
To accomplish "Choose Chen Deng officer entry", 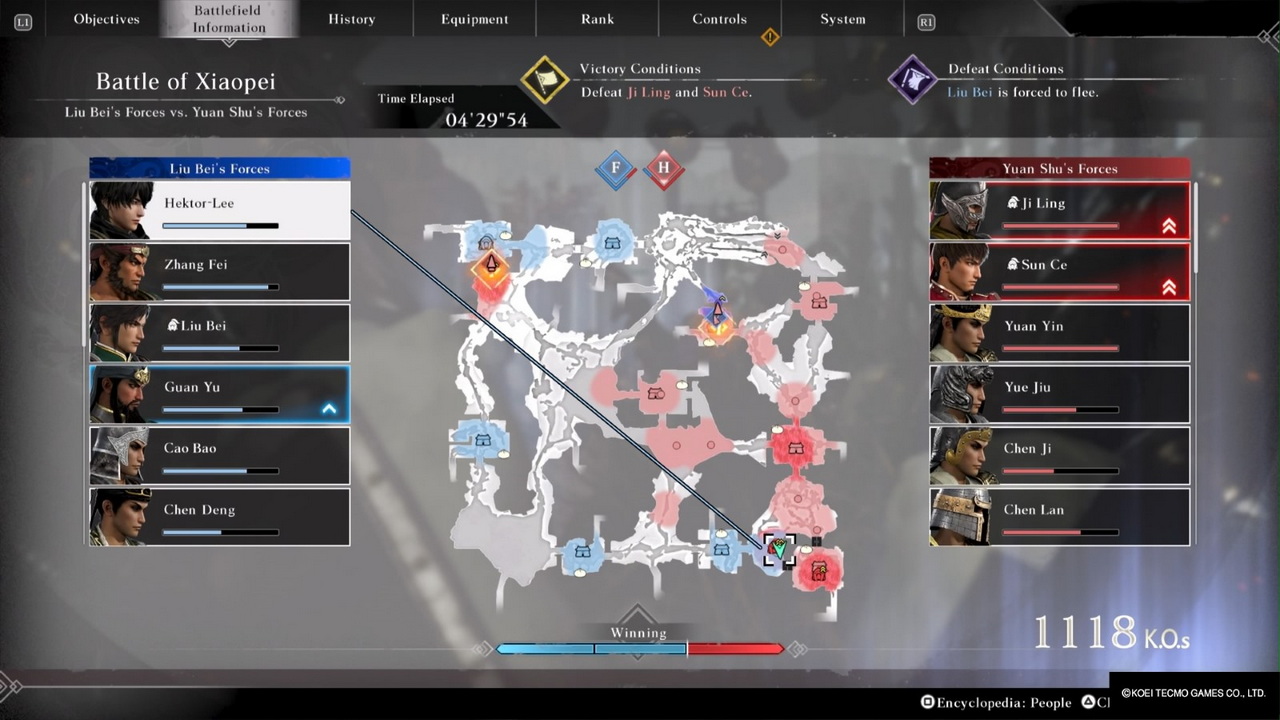I will pos(220,516).
